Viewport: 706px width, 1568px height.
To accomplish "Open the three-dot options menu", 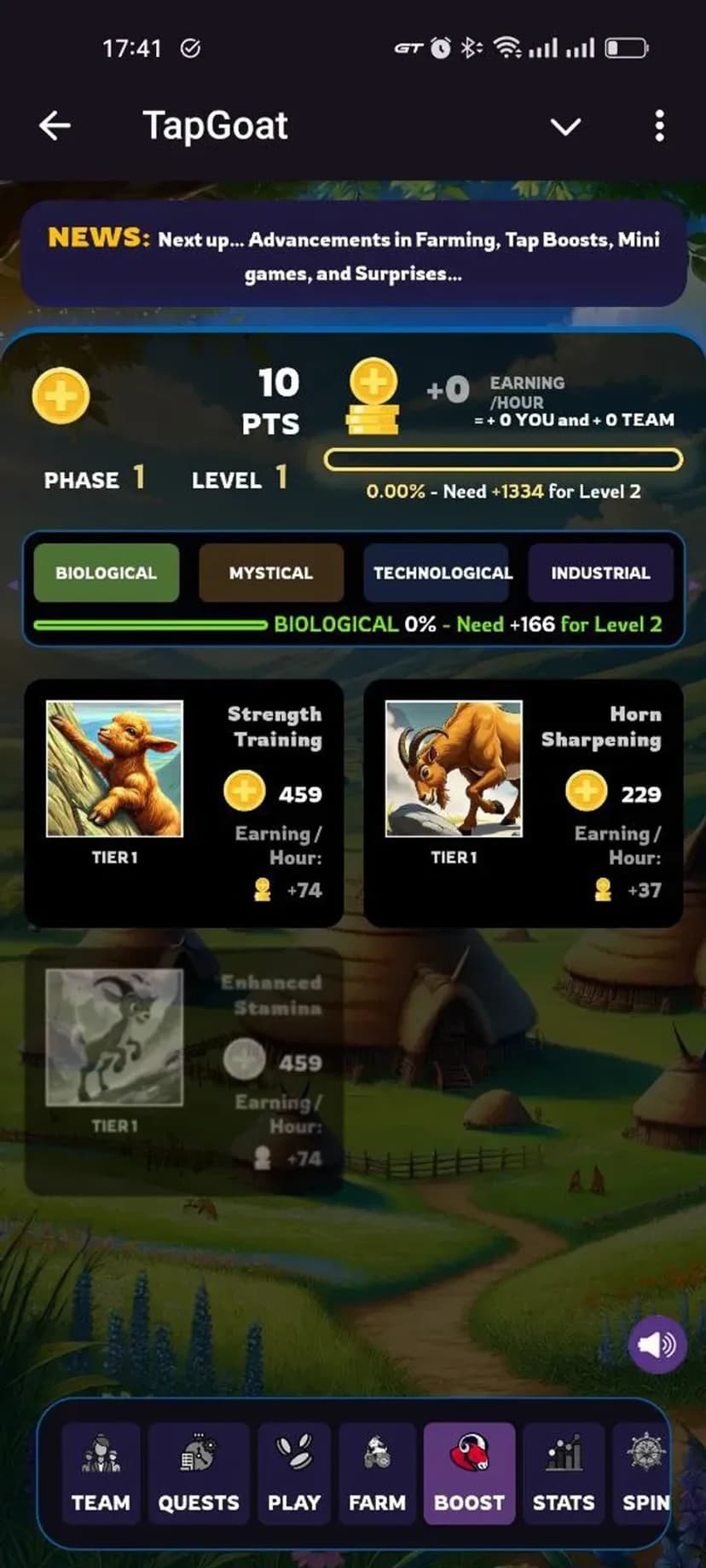I will tap(659, 126).
